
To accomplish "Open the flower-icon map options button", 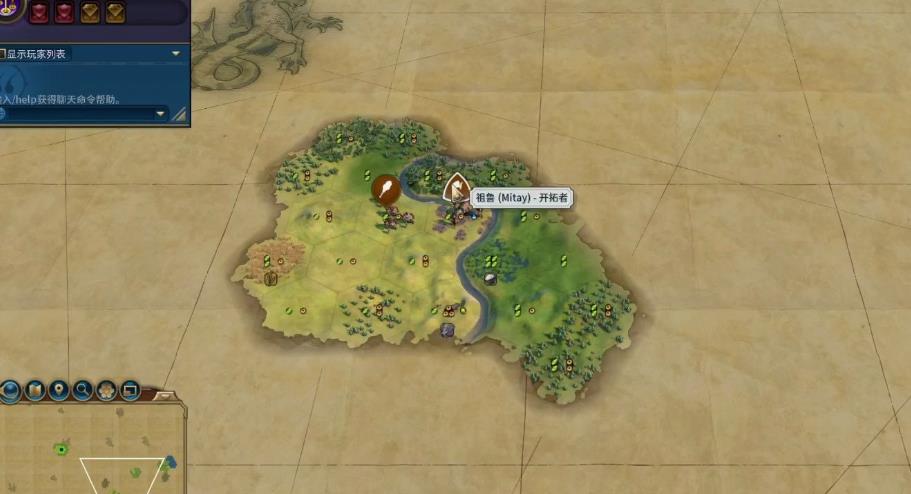I will (105, 389).
